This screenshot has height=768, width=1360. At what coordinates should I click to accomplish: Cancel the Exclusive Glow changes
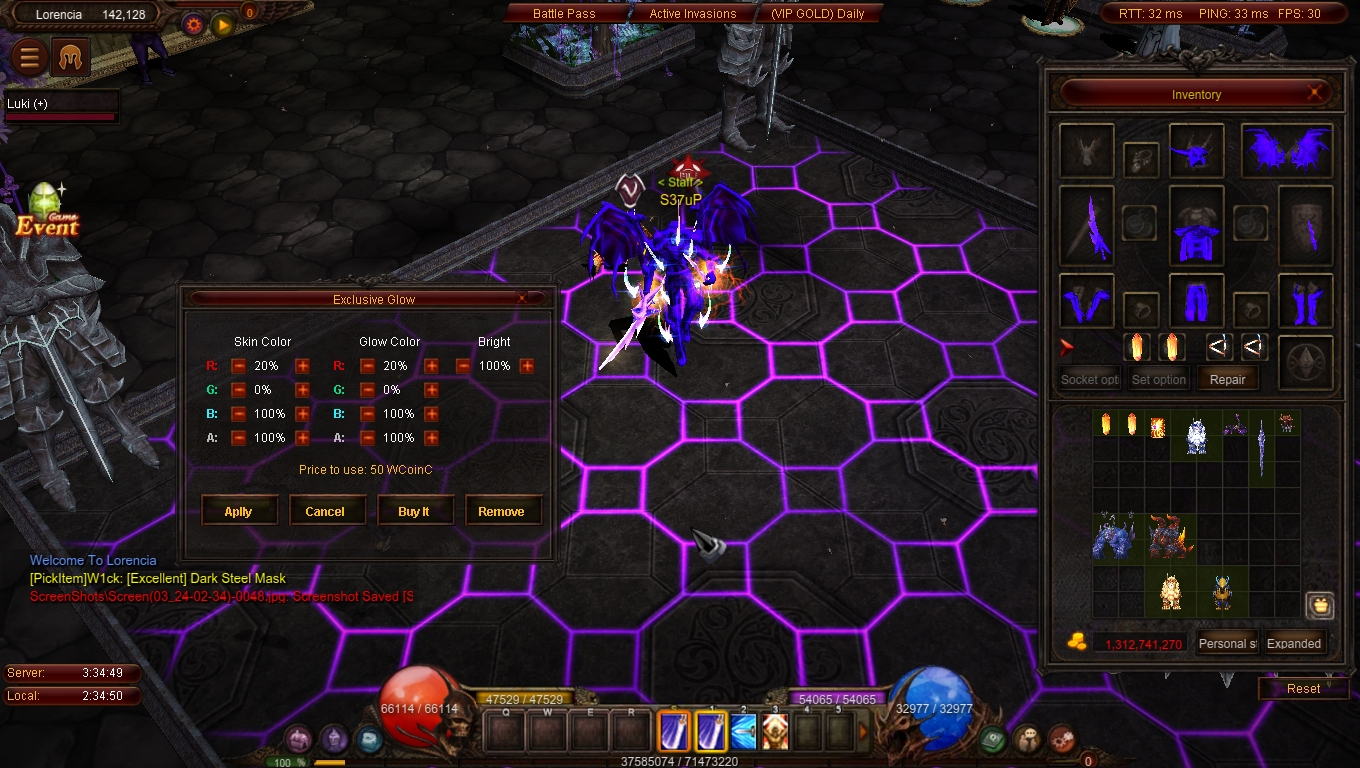pos(325,511)
